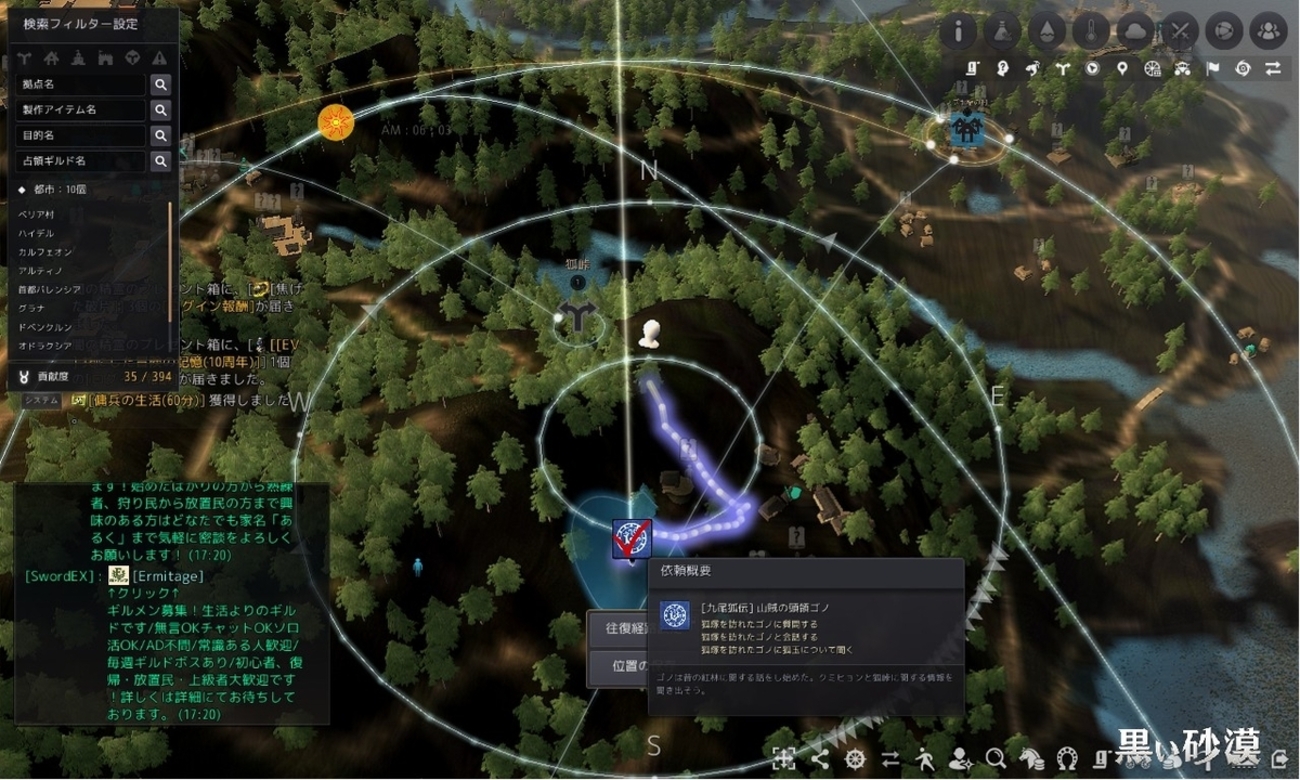Toggle the thermometer temperature overlay
The height and width of the screenshot is (780, 1300).
click(1091, 31)
